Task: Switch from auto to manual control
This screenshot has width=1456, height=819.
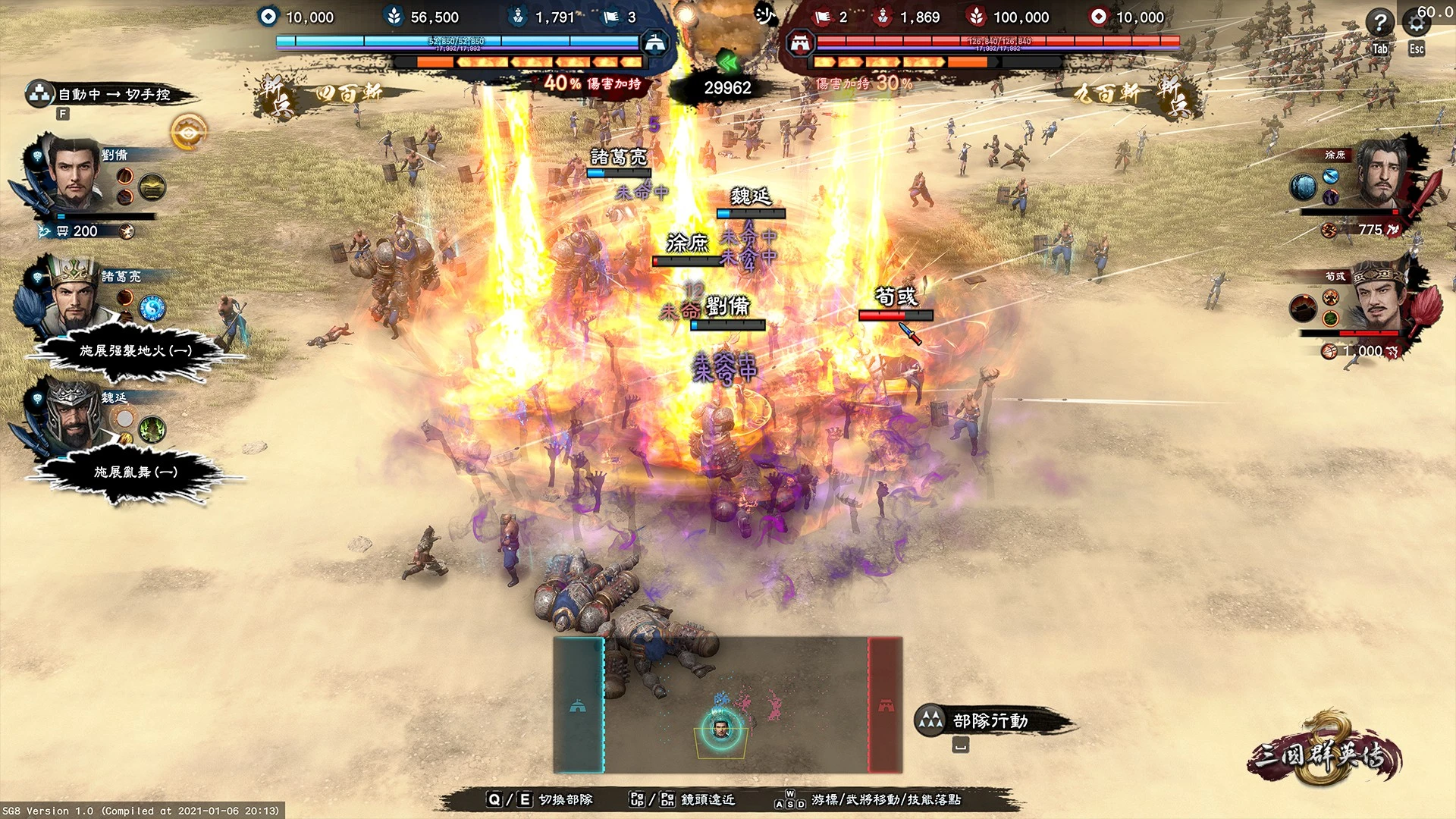Action: coord(112,94)
